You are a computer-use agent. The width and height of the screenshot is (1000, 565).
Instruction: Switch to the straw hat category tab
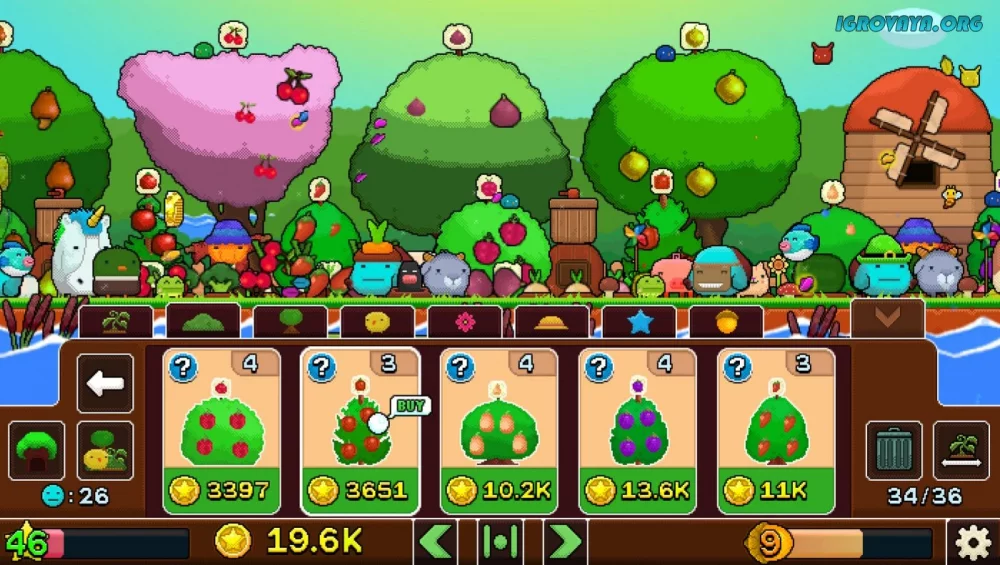(x=552, y=322)
